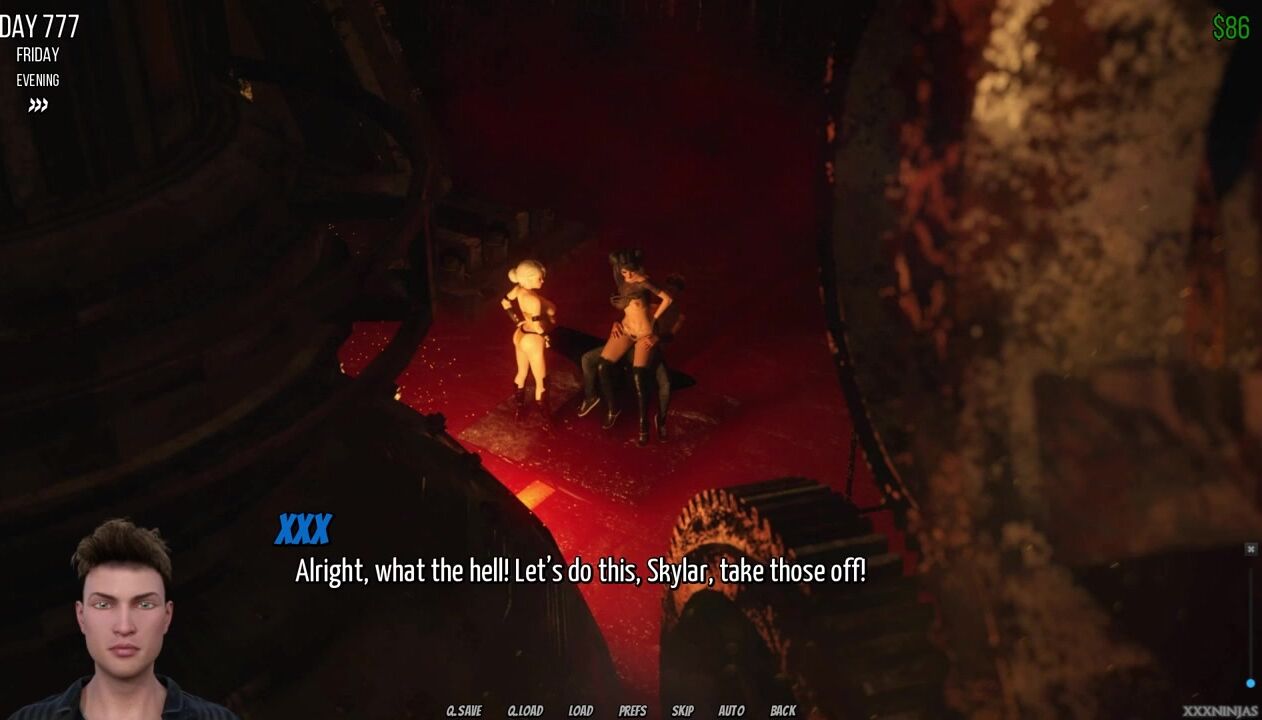Click the blue vertical slider handle
The height and width of the screenshot is (720, 1262).
(1250, 683)
